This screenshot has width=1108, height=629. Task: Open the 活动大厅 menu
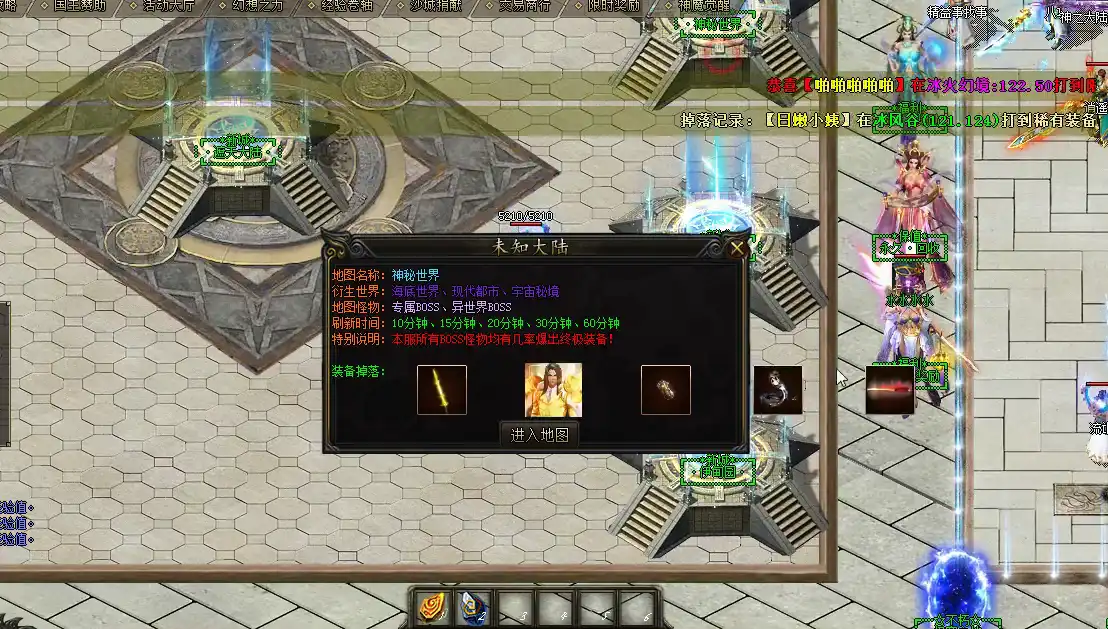[169, 5]
